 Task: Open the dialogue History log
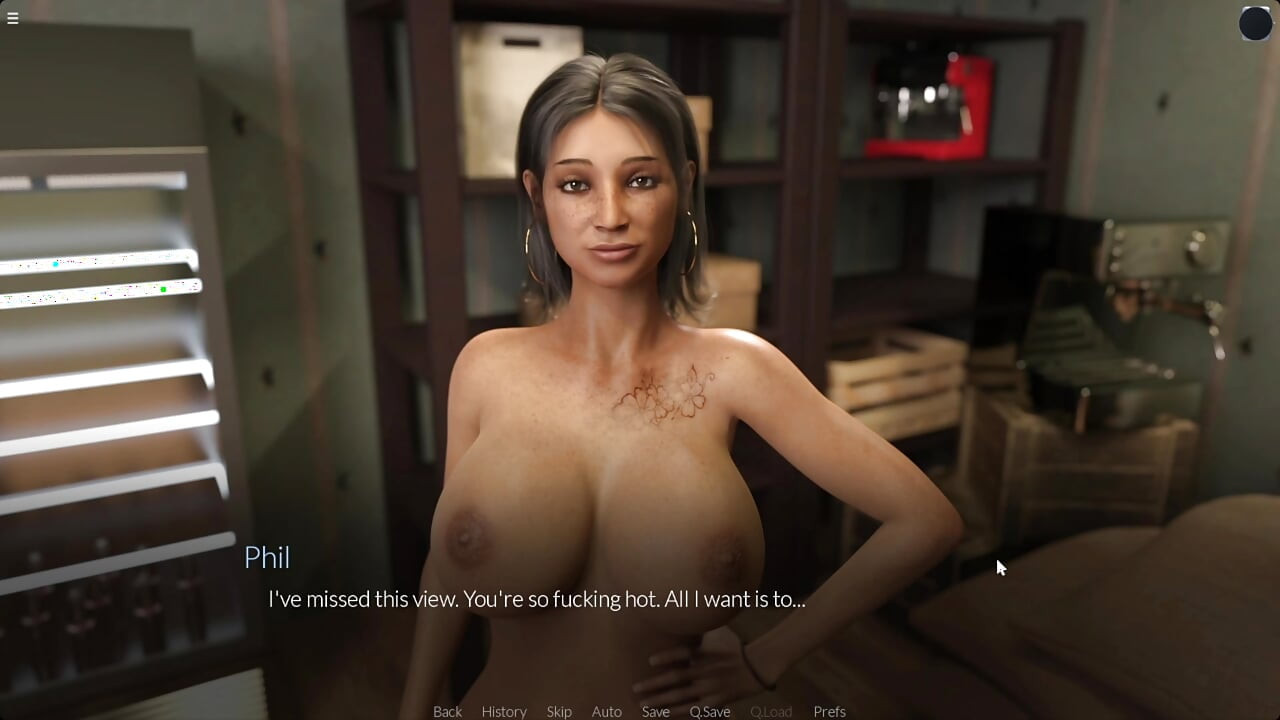[504, 712]
